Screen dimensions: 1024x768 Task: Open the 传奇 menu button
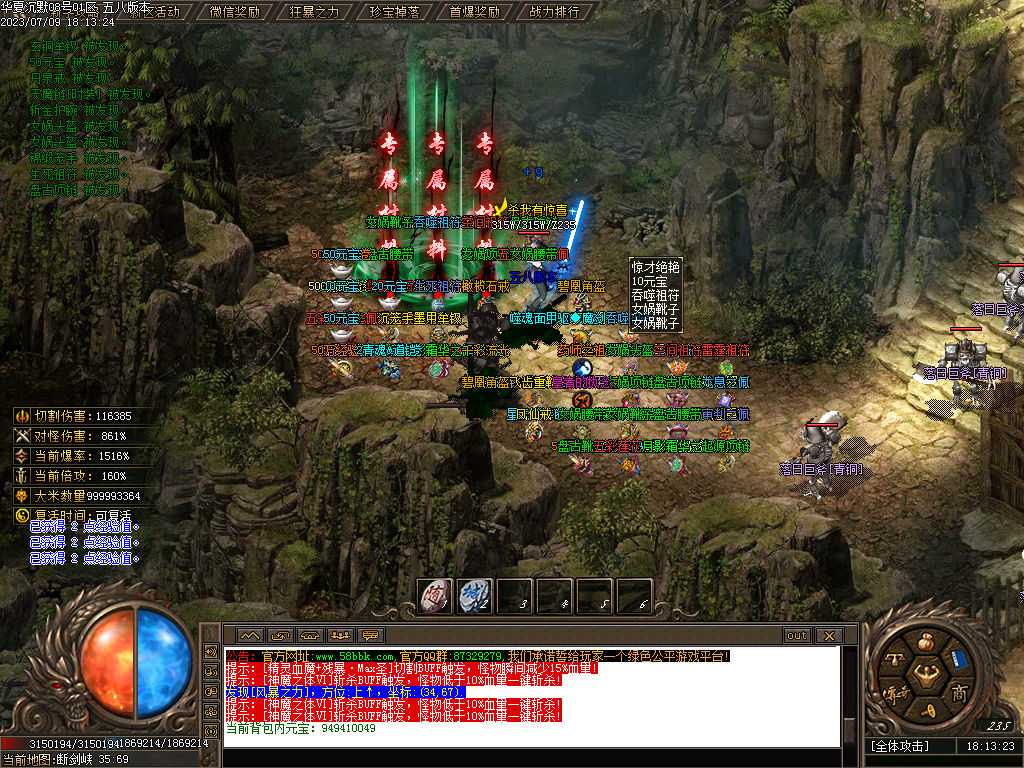(893, 693)
